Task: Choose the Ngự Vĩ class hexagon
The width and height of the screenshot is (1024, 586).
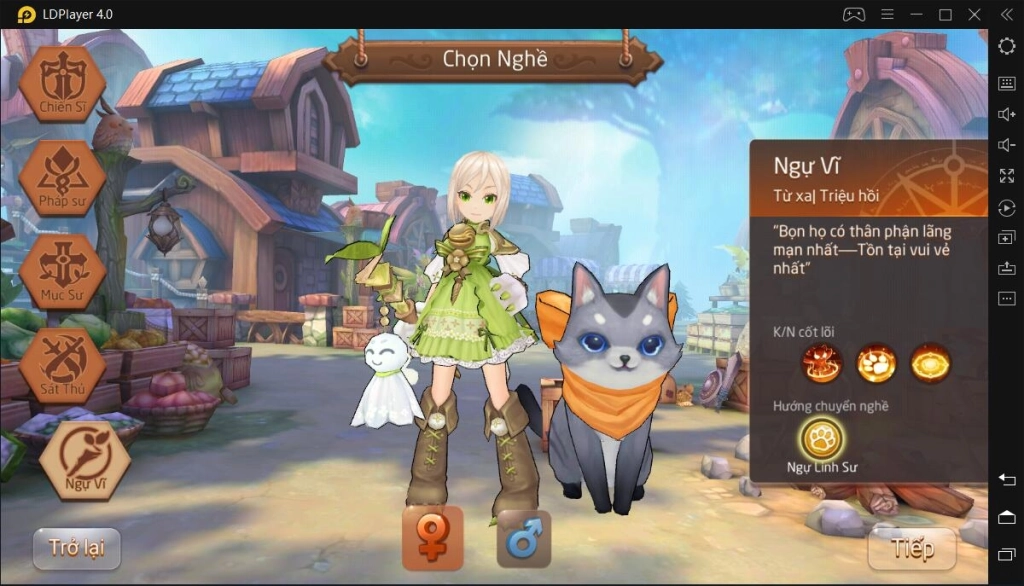Action: coord(86,461)
